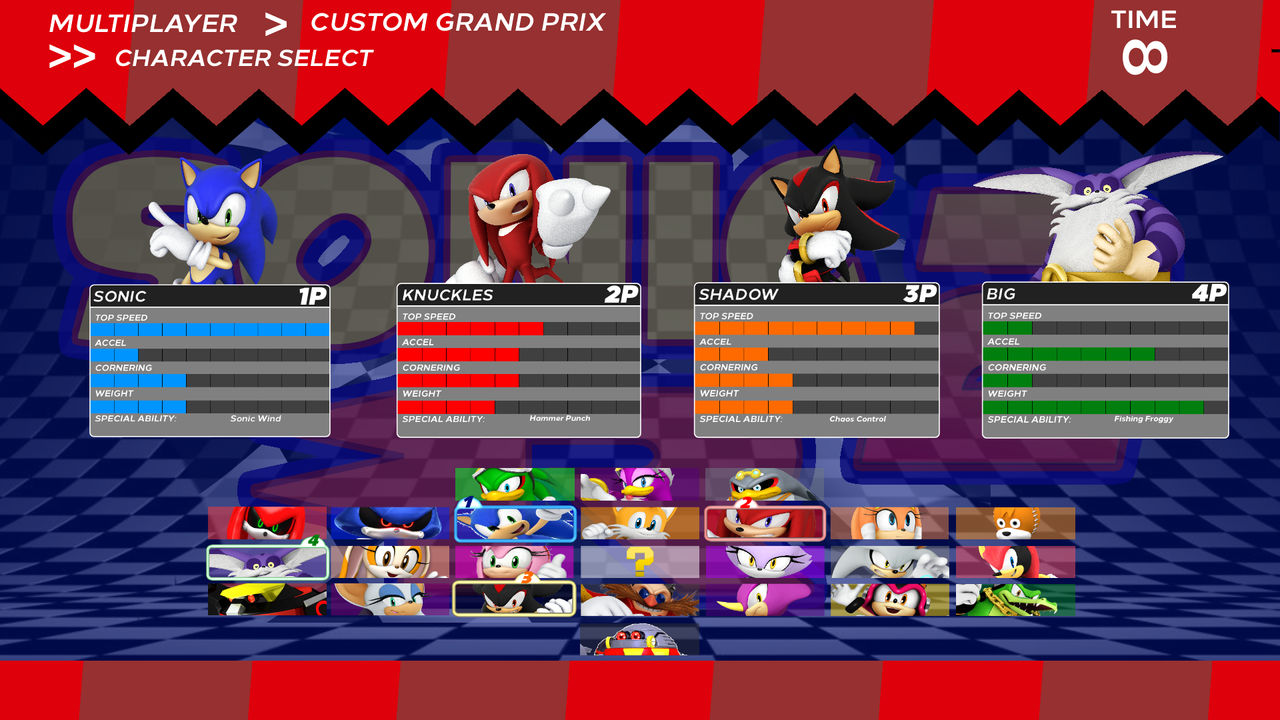Select Silver the Hedgehog's portrait
The image size is (1280, 720).
(x=889, y=558)
